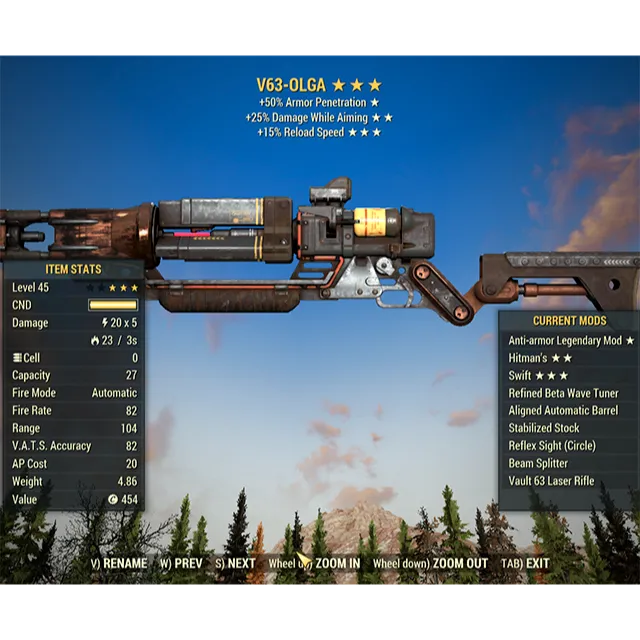Image resolution: width=640 pixels, height=640 pixels.
Task: Go to the previous item with PREV
Action: point(181,563)
